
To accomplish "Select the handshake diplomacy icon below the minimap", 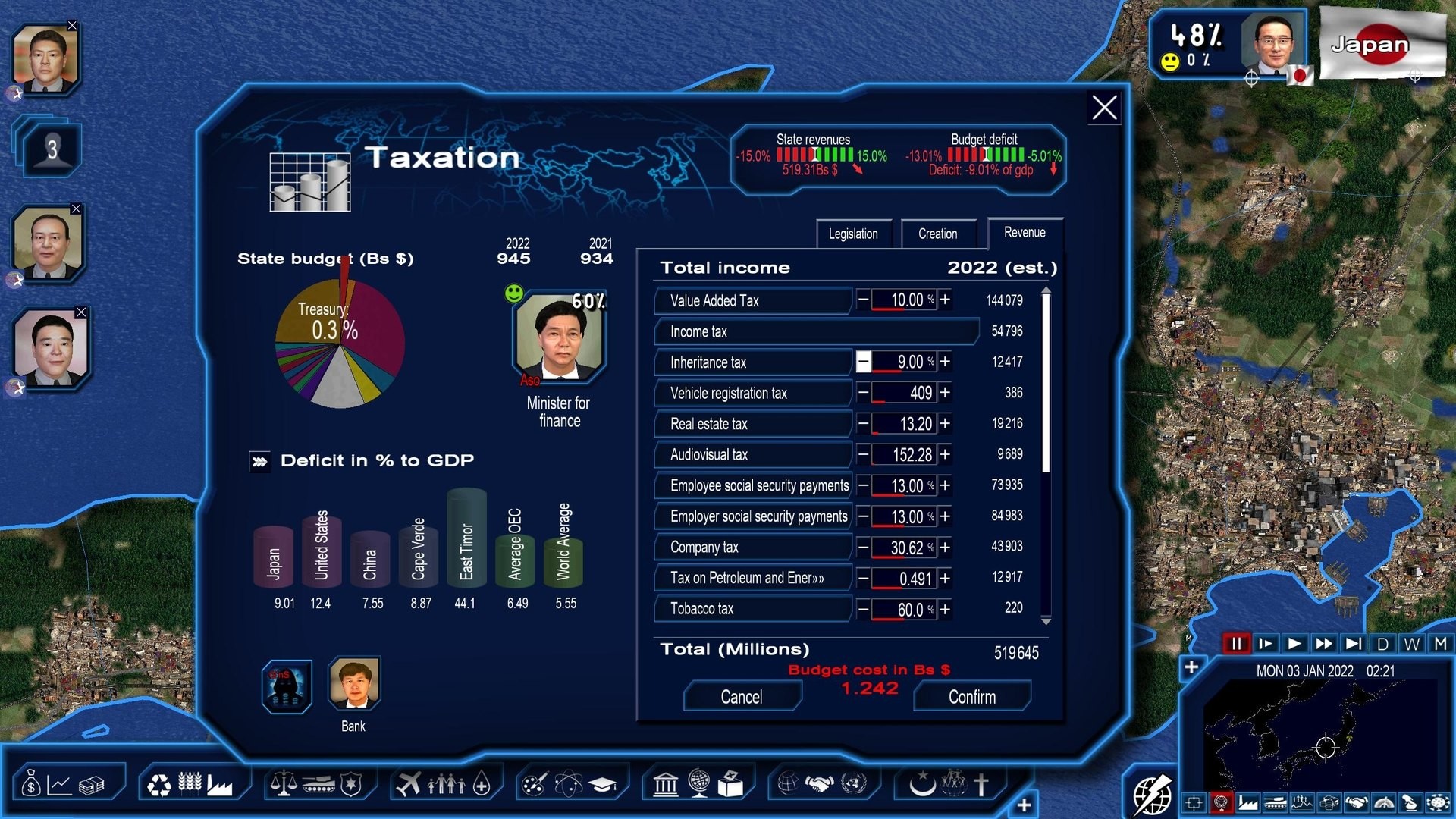I will point(1357,802).
